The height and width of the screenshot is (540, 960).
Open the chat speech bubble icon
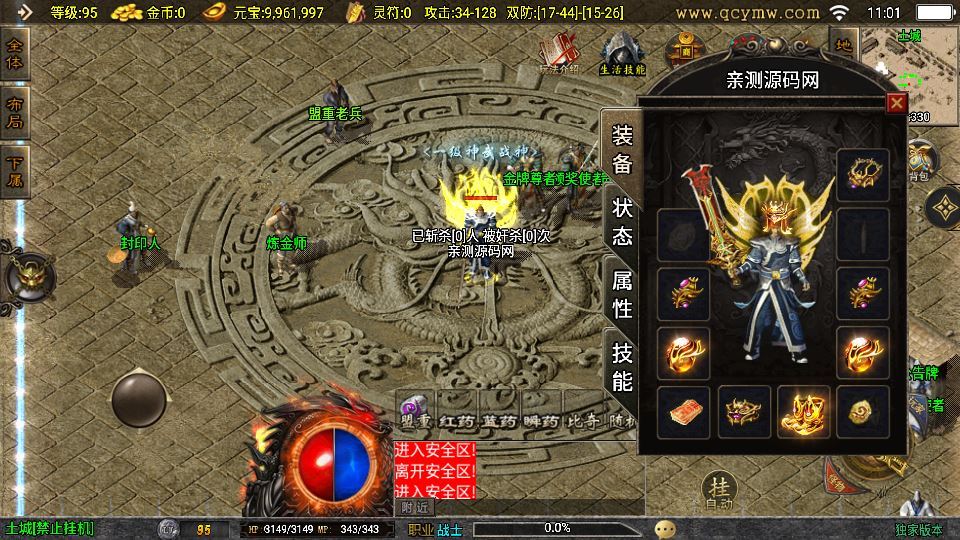tap(665, 528)
